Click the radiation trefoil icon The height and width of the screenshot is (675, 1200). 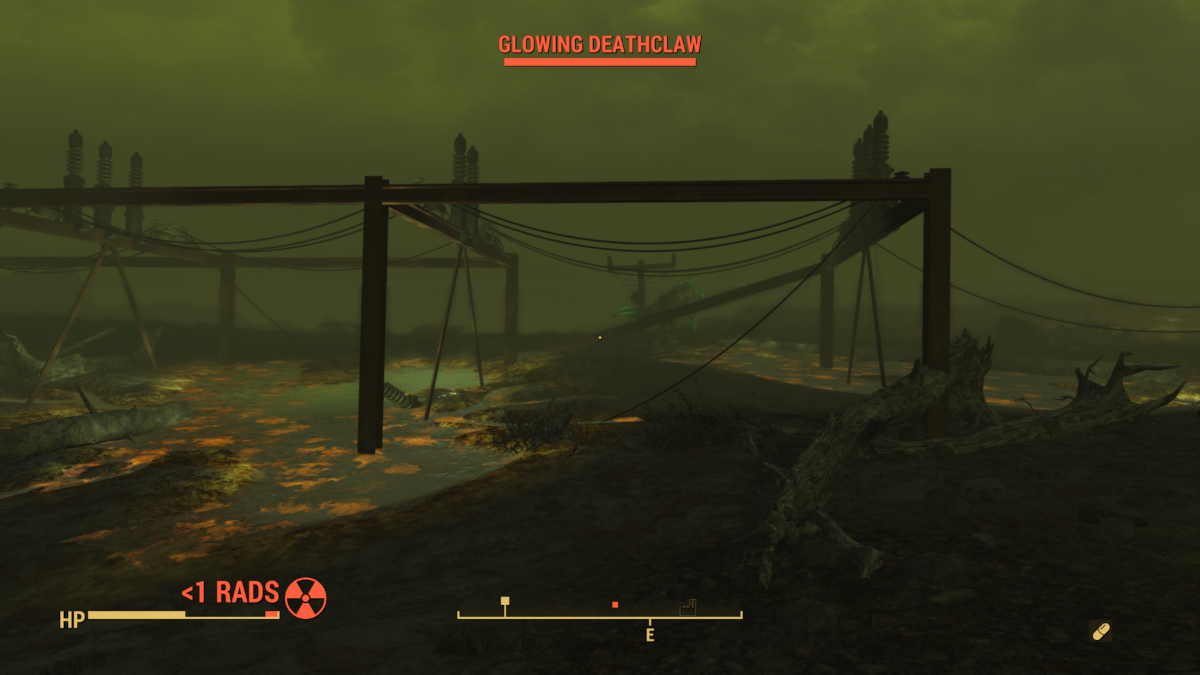(x=305, y=598)
